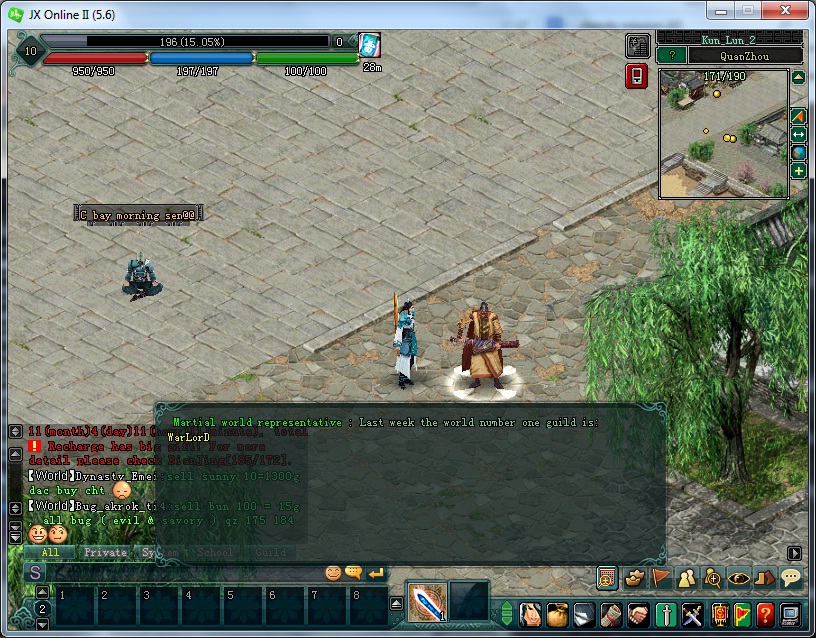The image size is (816, 639).
Task: Send the chat message with the enter arrow button
Action: [x=376, y=573]
